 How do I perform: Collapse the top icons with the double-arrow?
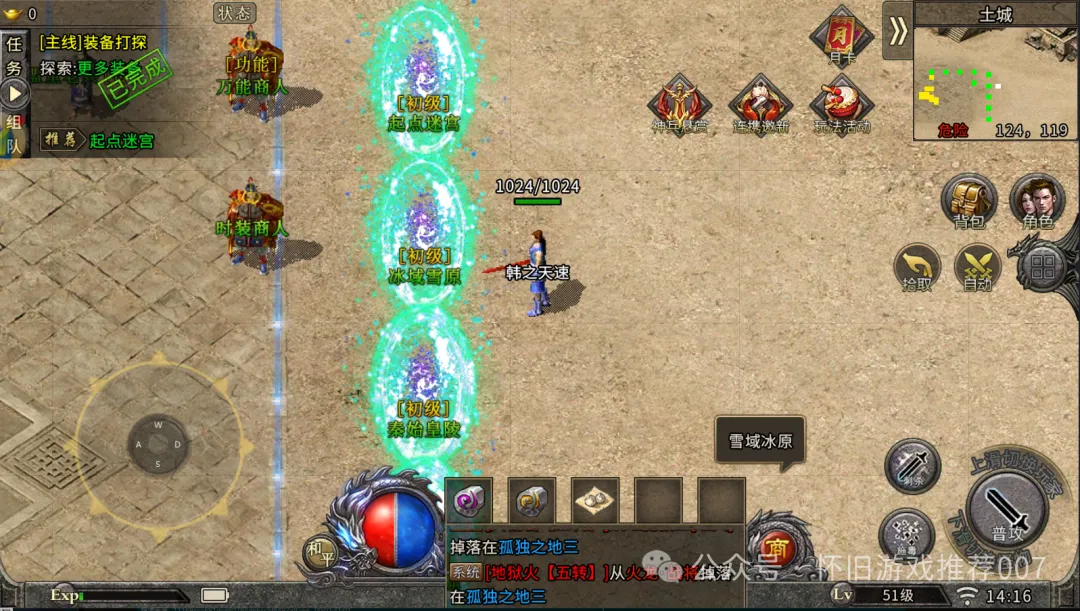coord(897,30)
